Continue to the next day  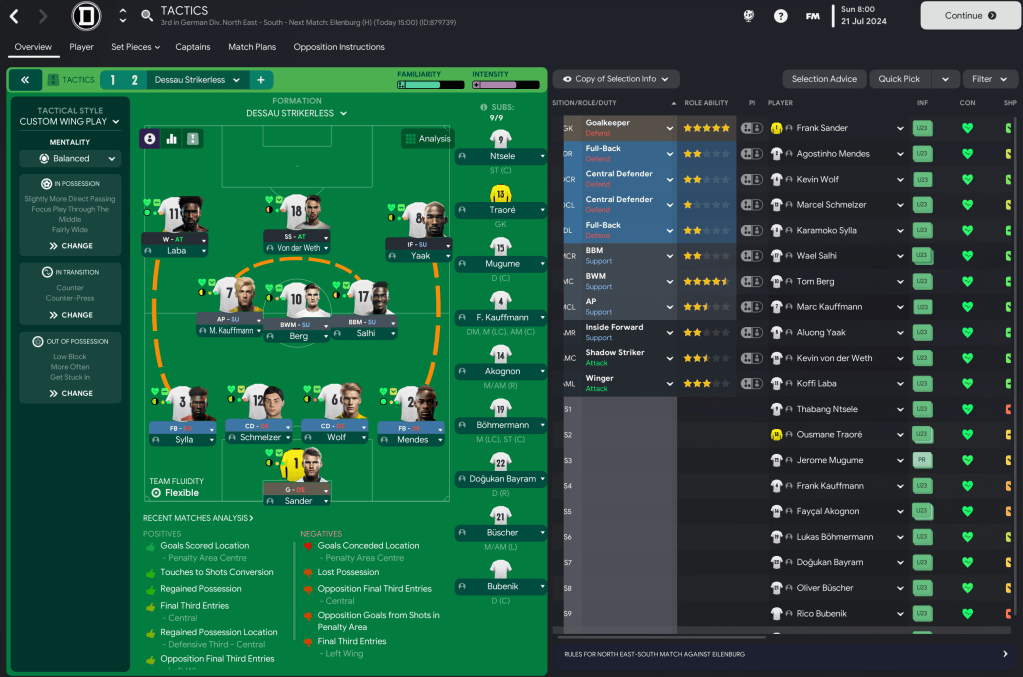(x=970, y=16)
